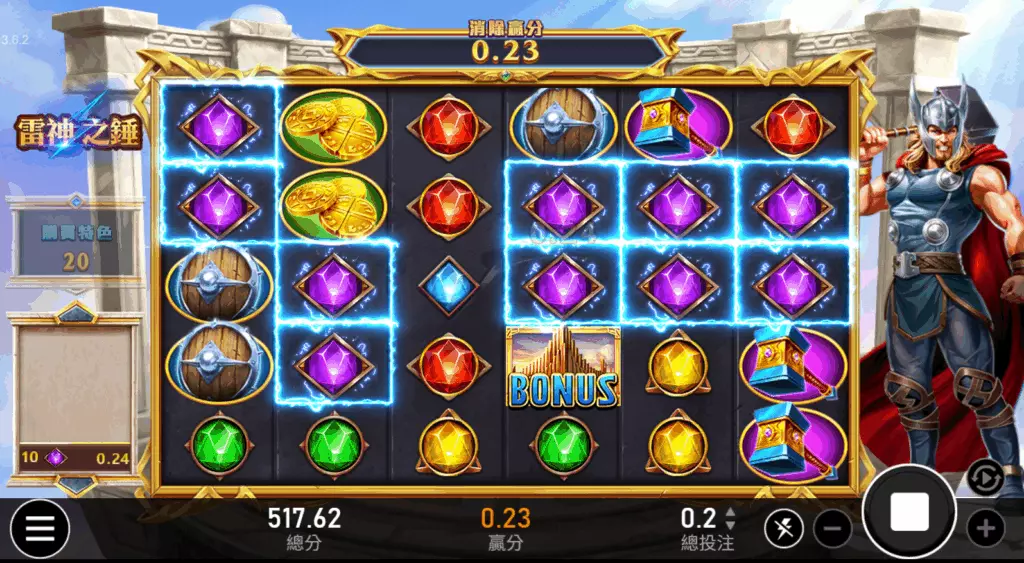Decrease the total bet with minus

[x=832, y=528]
